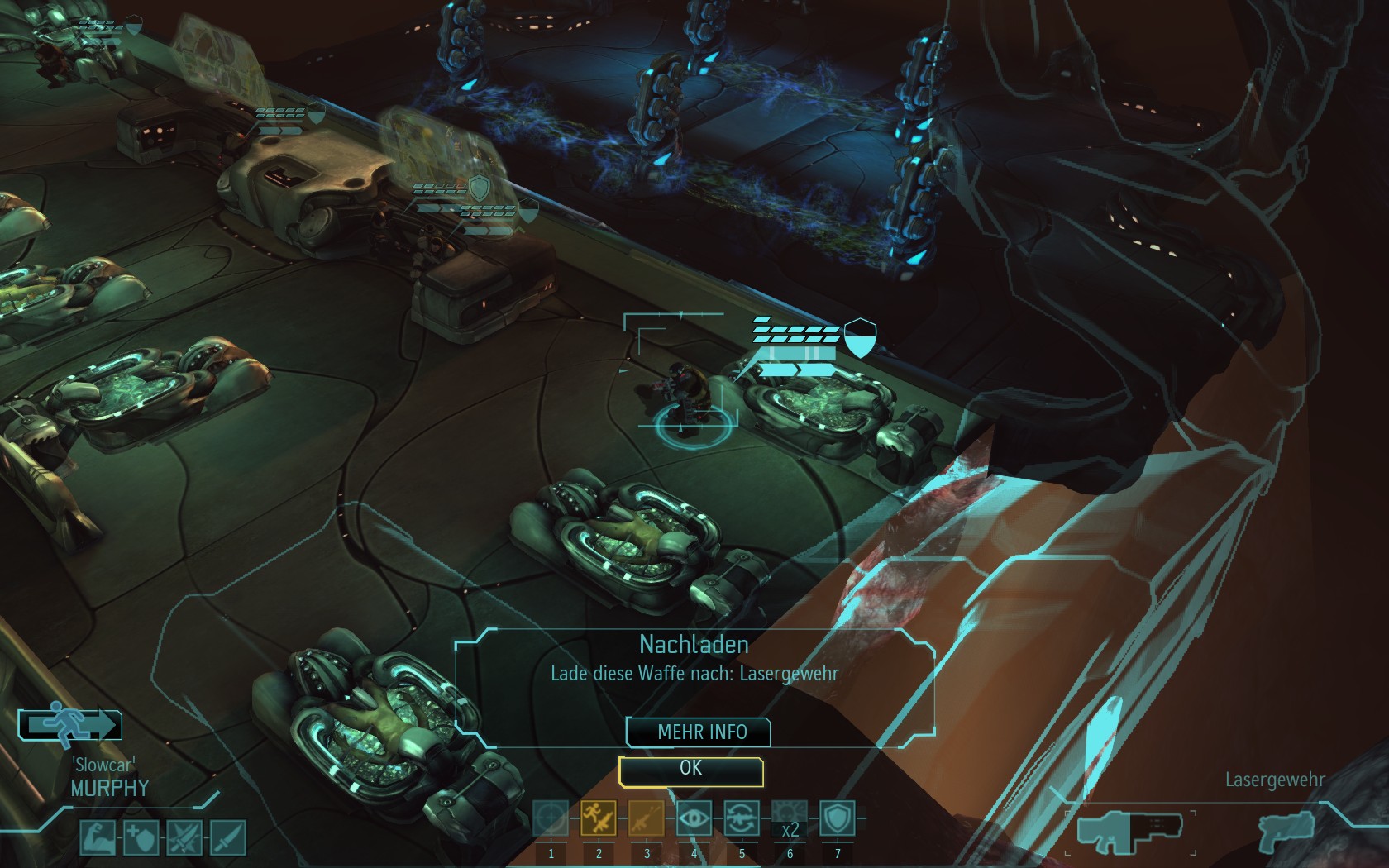Select the reload weapon ability icon
The width and height of the screenshot is (1389, 868).
pyautogui.click(x=742, y=819)
